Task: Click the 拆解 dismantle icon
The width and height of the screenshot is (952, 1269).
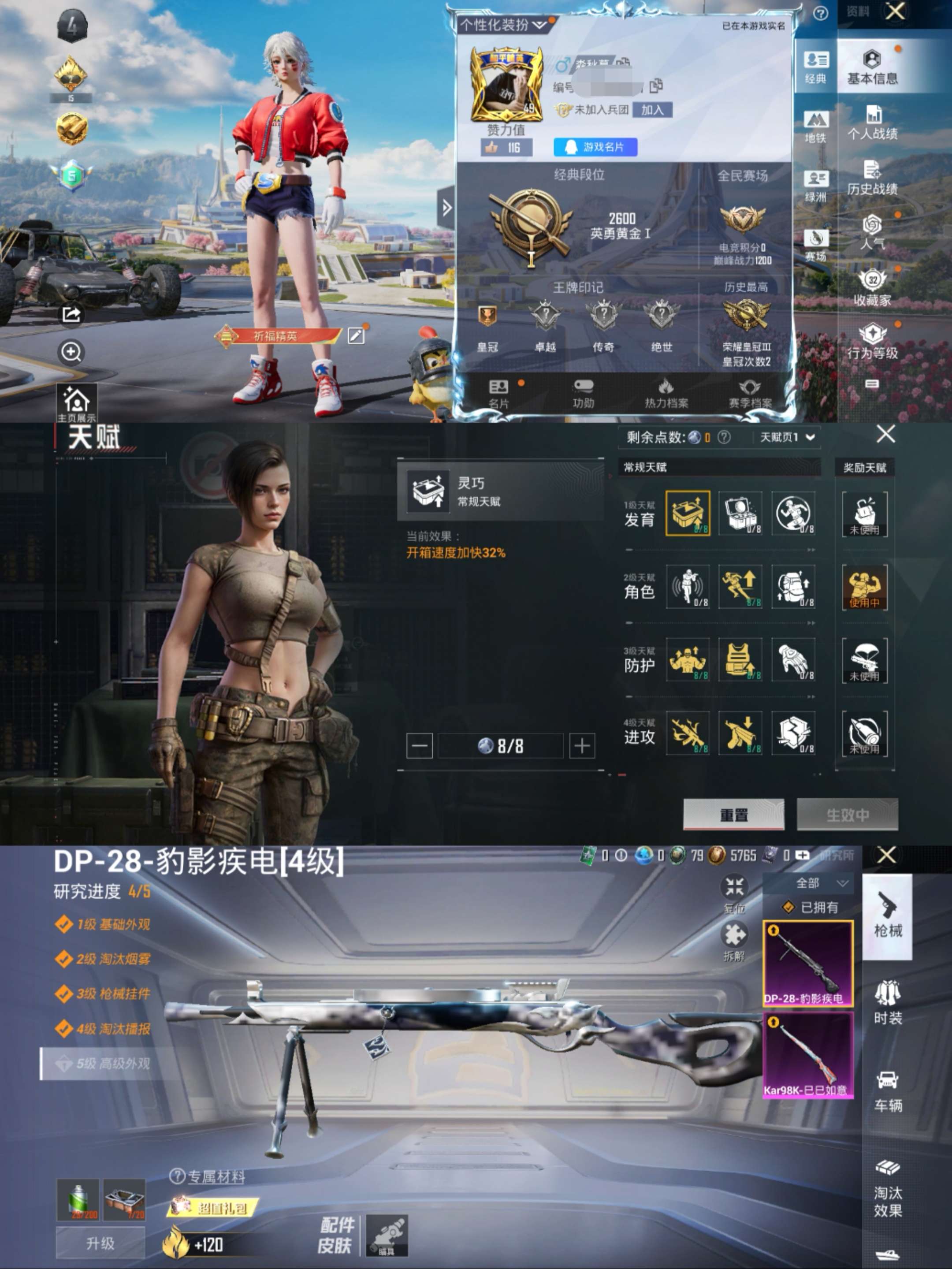Action: [x=736, y=935]
